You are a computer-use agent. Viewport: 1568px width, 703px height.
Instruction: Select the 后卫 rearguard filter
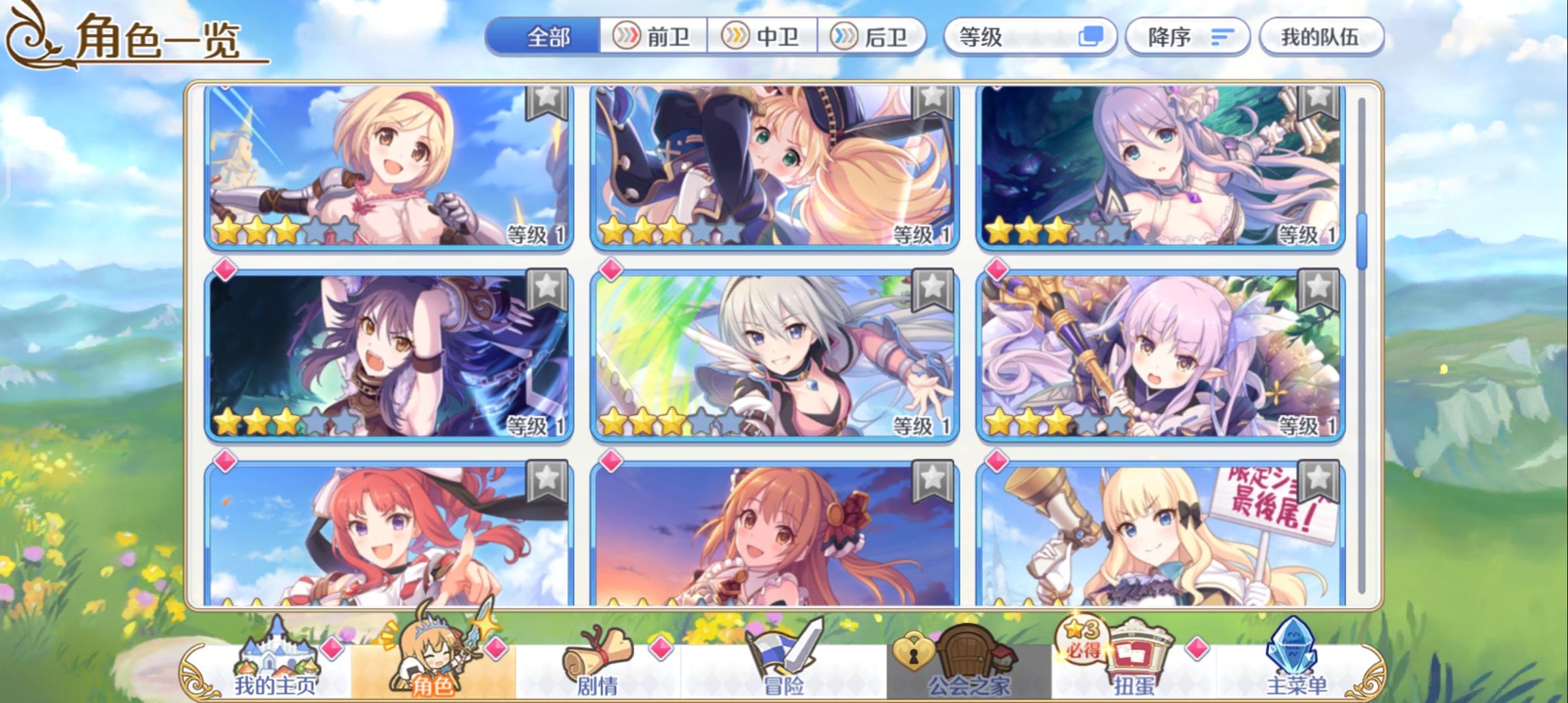pyautogui.click(x=876, y=37)
